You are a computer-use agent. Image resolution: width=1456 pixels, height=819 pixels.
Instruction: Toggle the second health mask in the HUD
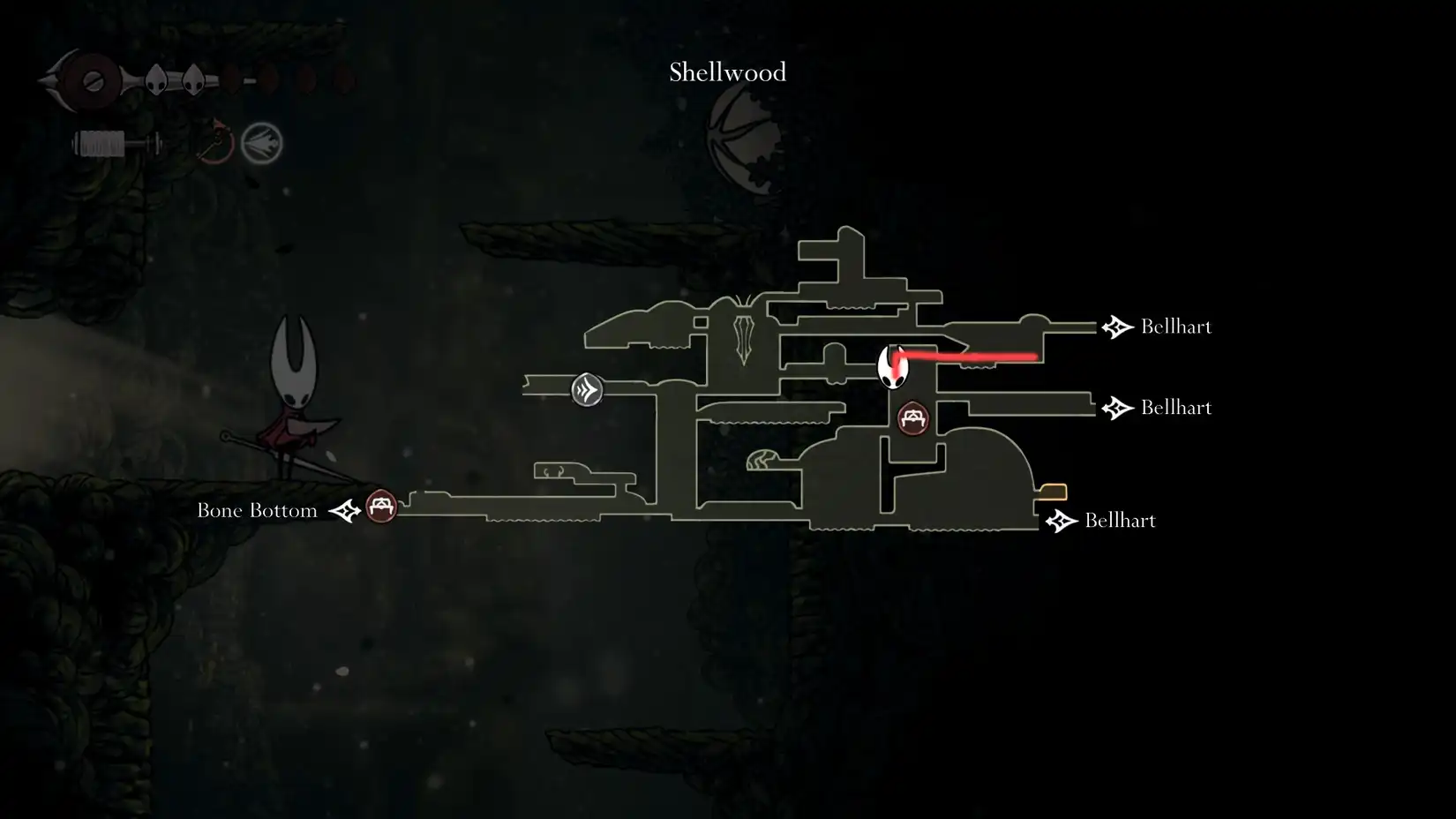[192, 78]
